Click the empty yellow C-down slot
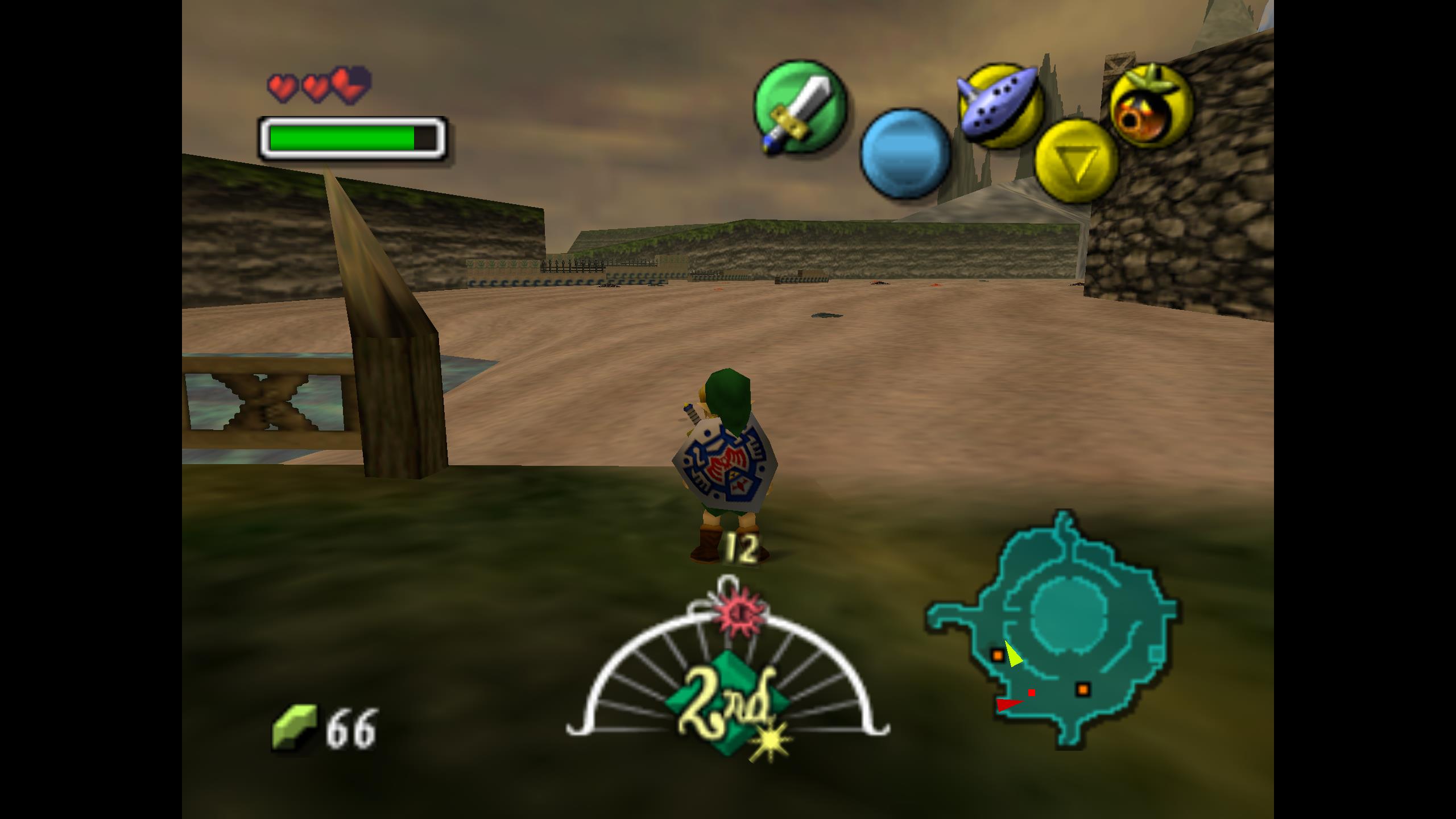1456x819 pixels. click(x=1076, y=161)
